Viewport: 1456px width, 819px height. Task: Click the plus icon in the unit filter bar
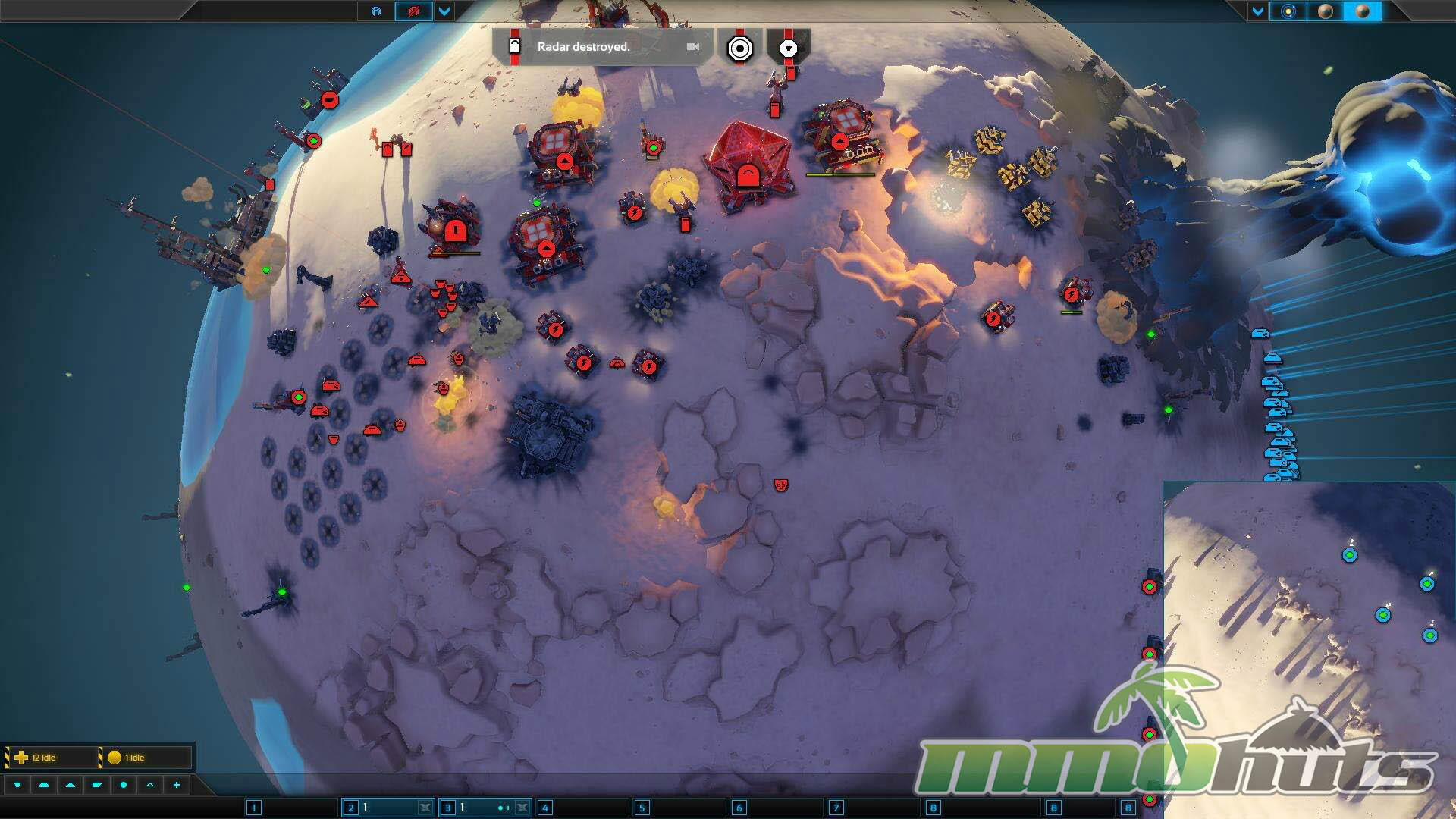pyautogui.click(x=177, y=785)
